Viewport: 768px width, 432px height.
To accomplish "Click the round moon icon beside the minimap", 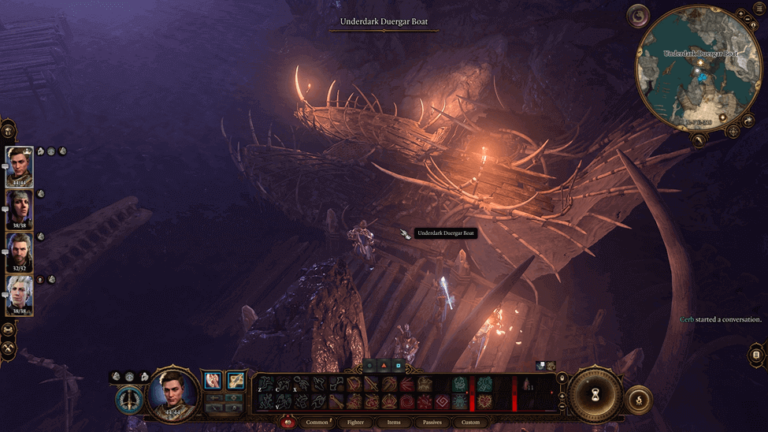I will click(638, 17).
